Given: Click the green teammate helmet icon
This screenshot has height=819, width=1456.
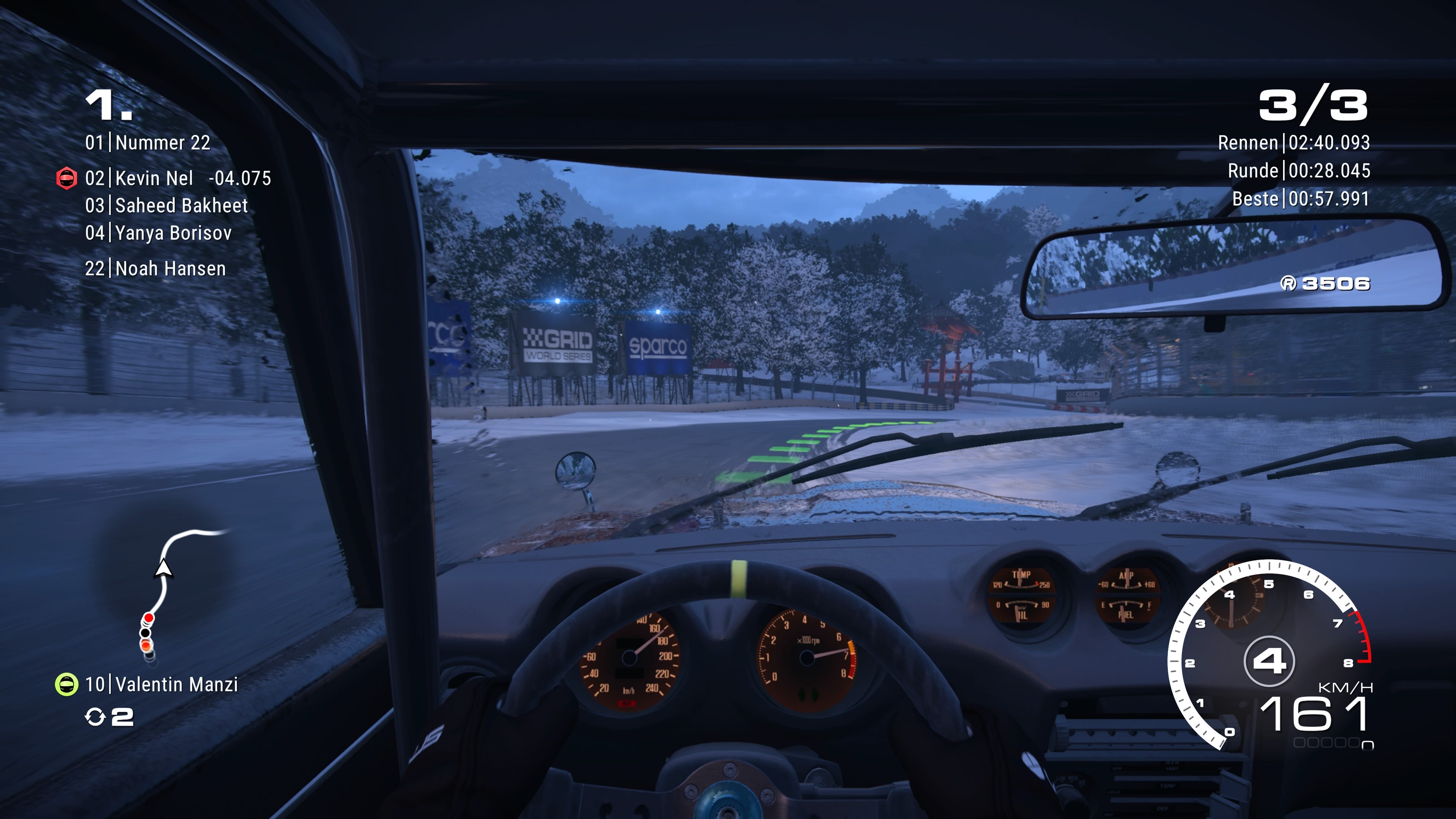Looking at the screenshot, I should [66, 684].
